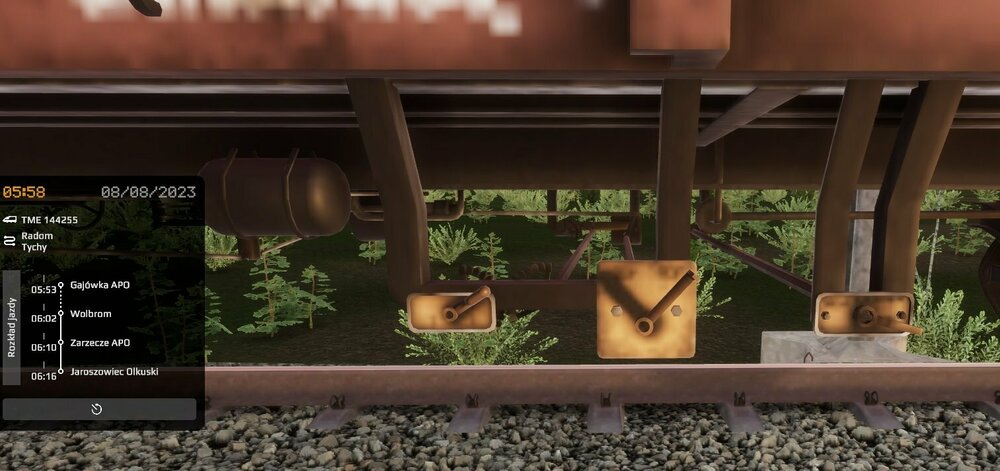Select the Gajówka APO timetable stop

click(x=100, y=285)
